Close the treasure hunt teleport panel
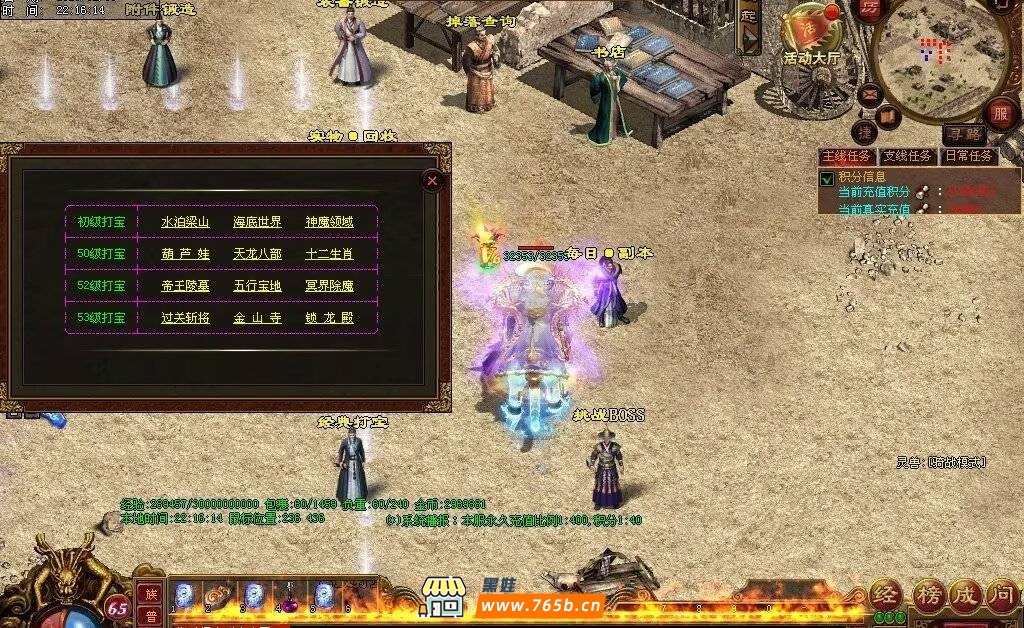 tap(432, 180)
